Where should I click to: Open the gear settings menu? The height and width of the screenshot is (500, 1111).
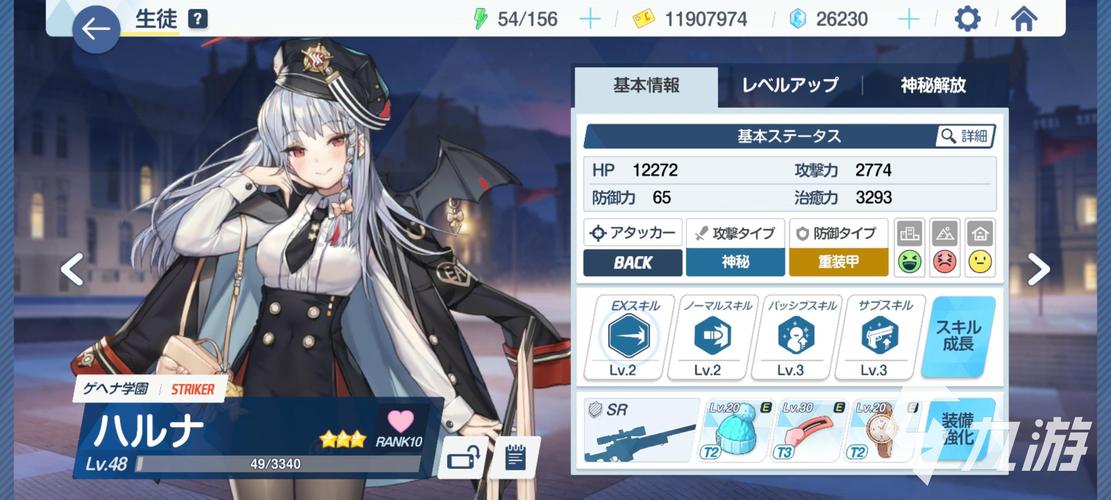[x=967, y=19]
